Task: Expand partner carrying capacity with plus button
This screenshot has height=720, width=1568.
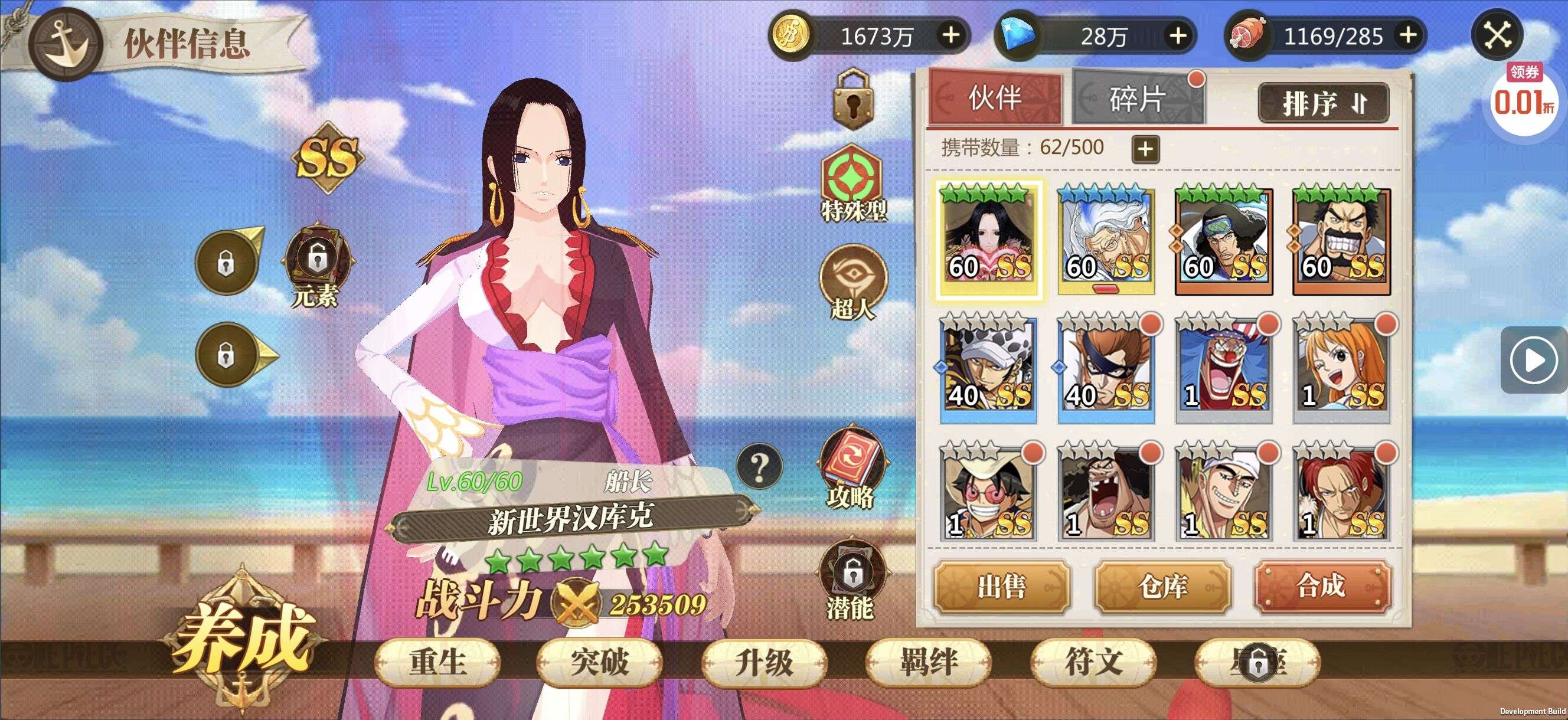Action: (1145, 149)
